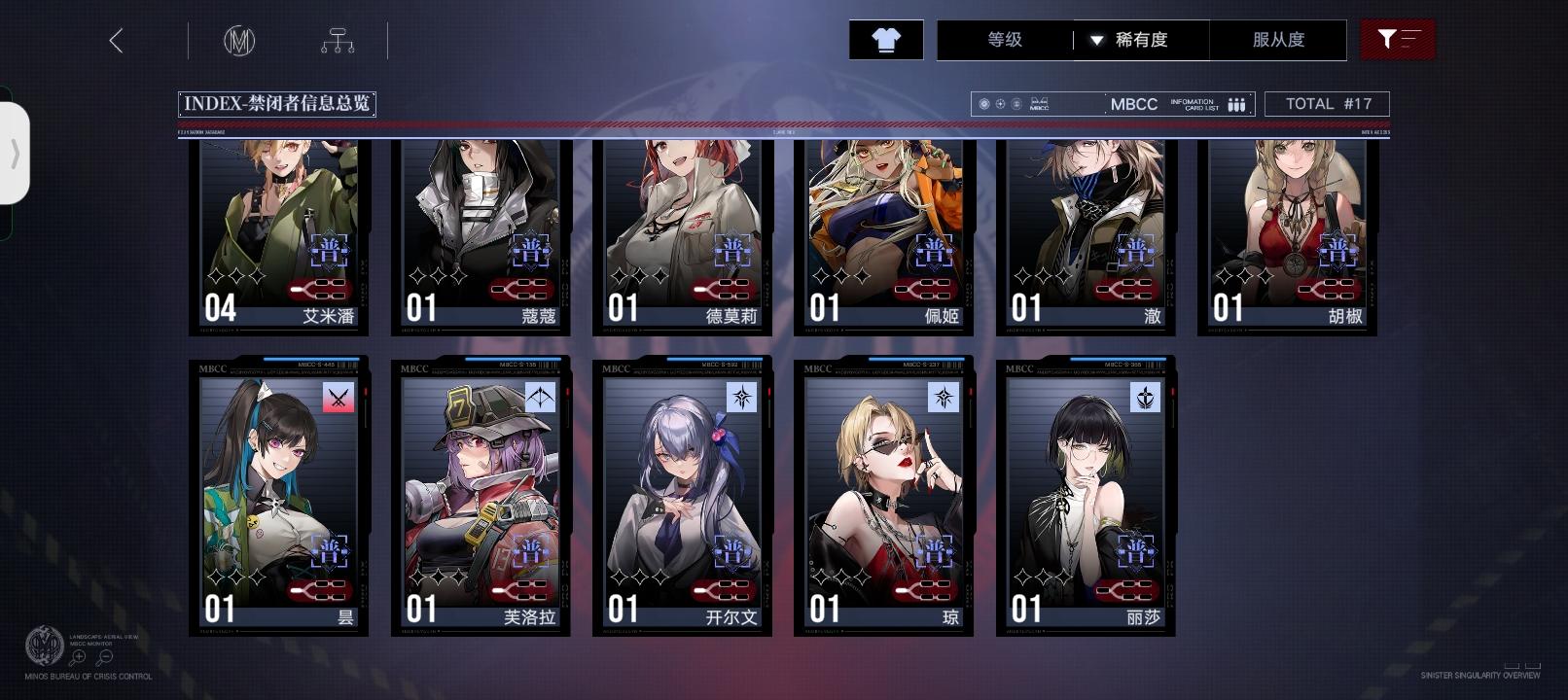
Task: Click the faction insignia on 琼's card
Action: 945,398
